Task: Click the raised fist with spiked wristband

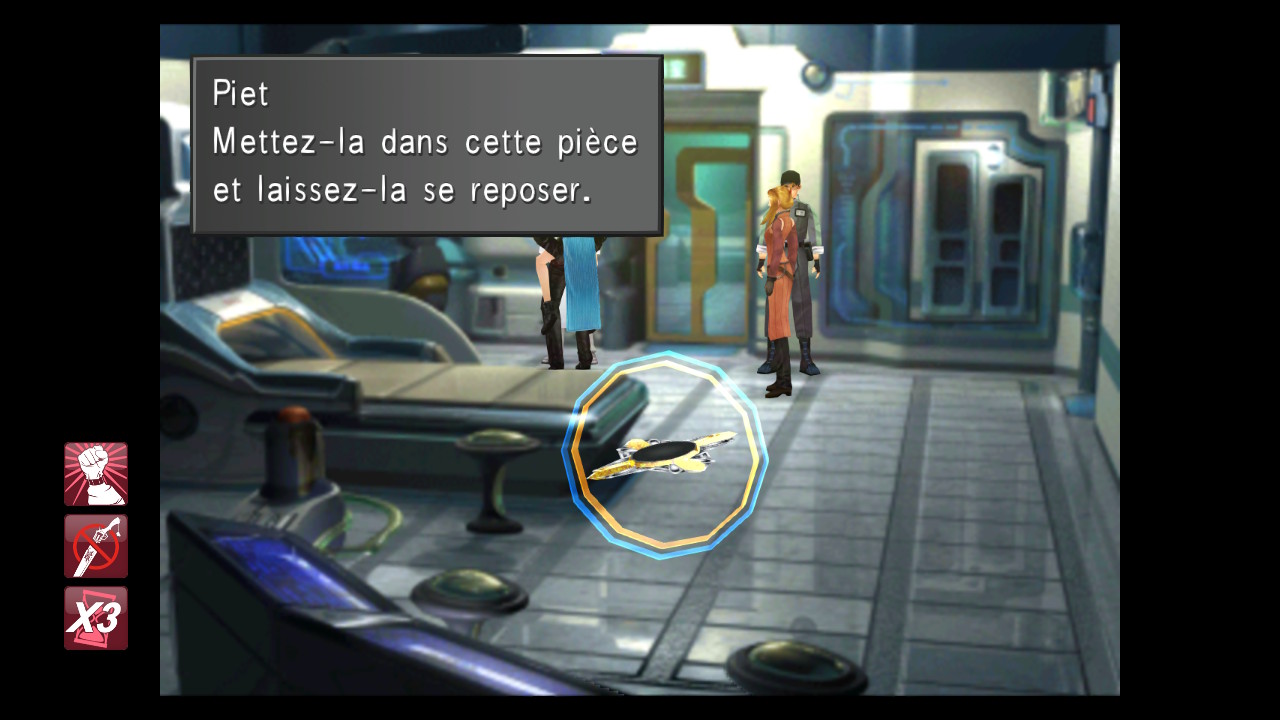Action: coord(96,470)
